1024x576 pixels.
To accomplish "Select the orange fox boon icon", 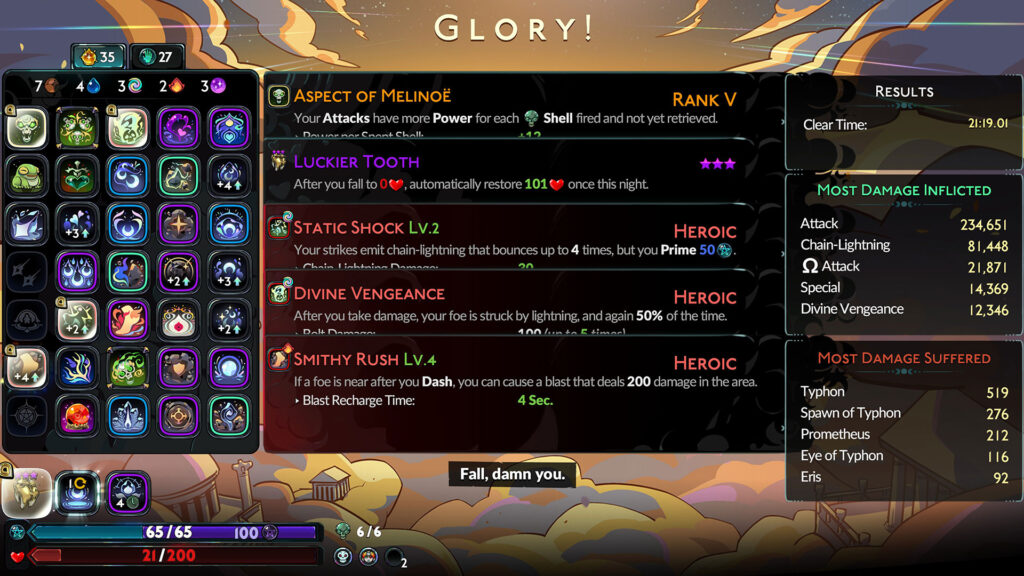I will coord(128,320).
